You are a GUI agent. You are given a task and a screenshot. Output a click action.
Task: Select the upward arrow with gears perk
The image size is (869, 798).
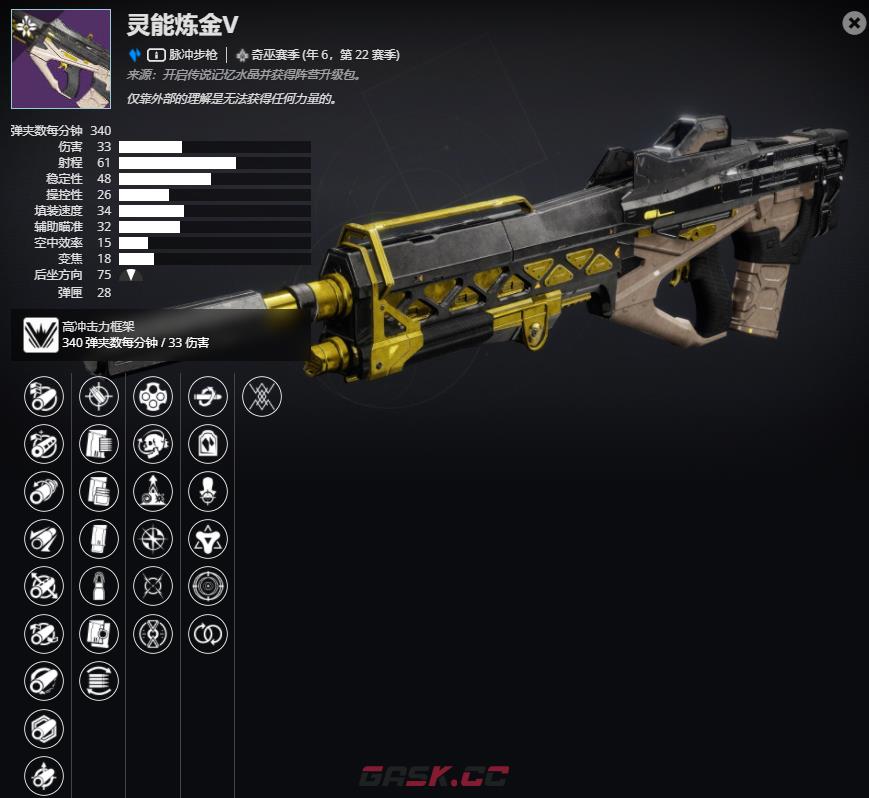coord(153,491)
